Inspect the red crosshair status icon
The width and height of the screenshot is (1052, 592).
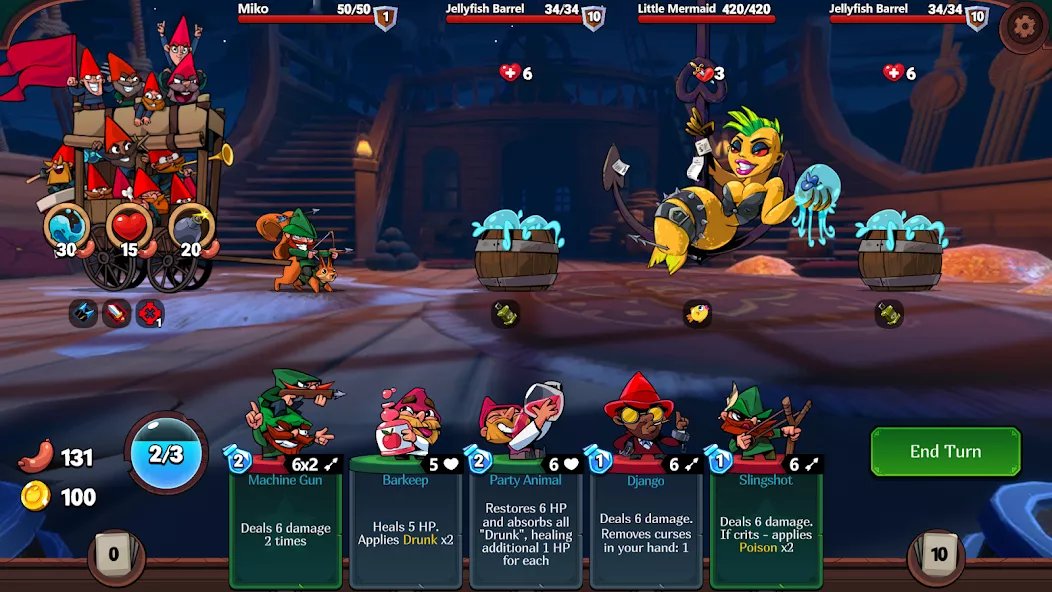tap(150, 314)
